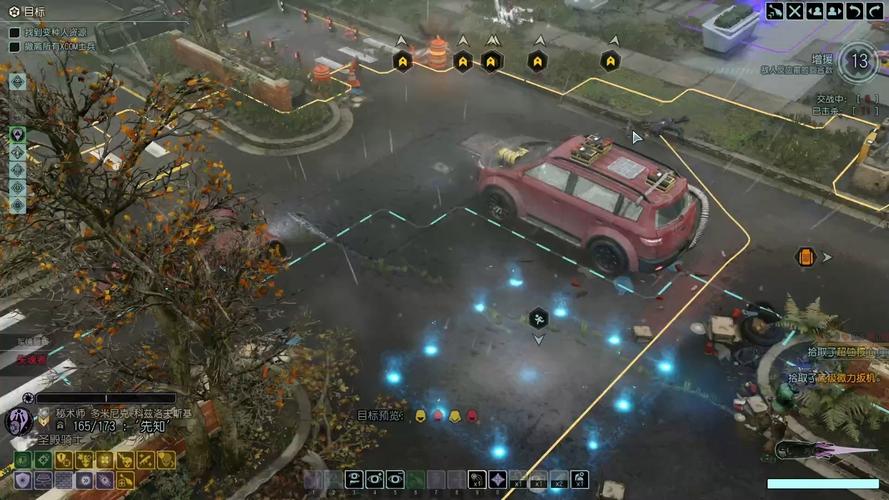
Task: Open the call evac button at top right
Action: click(x=776, y=11)
